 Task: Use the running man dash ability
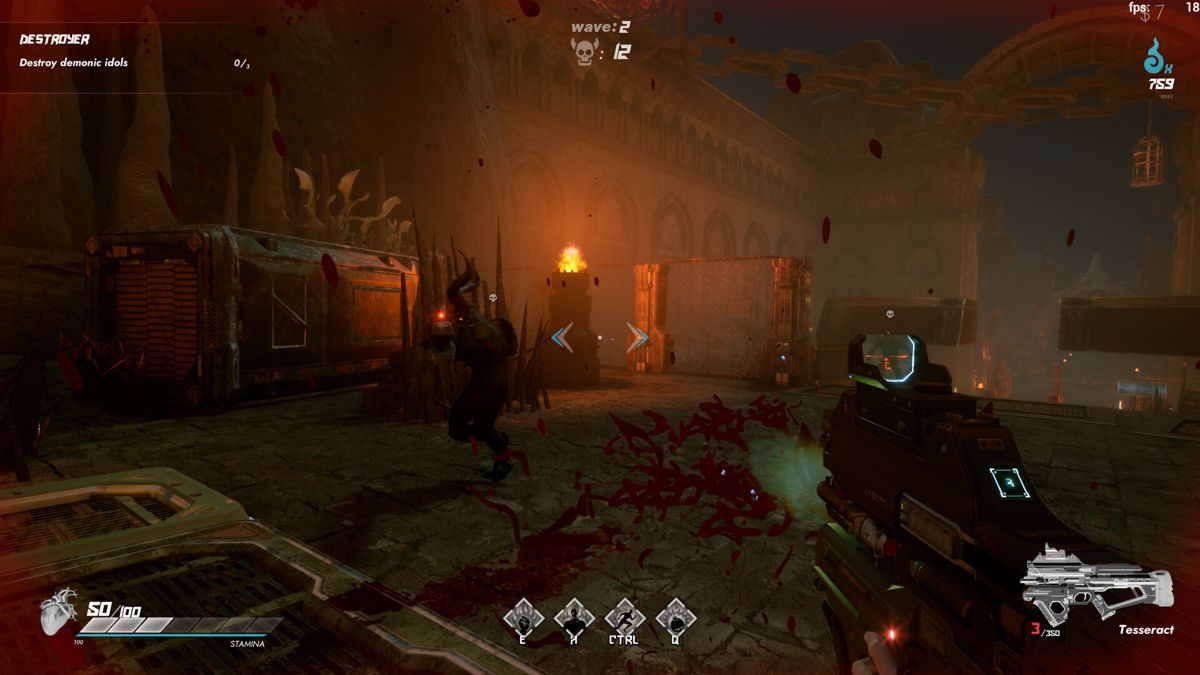[625, 617]
